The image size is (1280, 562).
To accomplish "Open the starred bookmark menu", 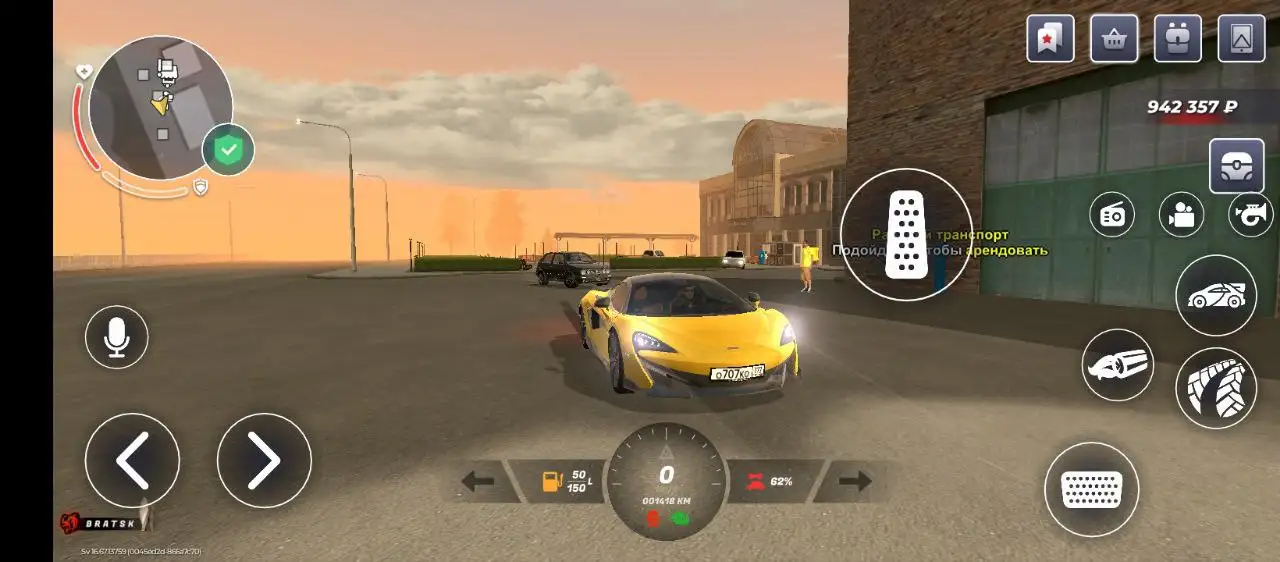I will tap(1050, 39).
